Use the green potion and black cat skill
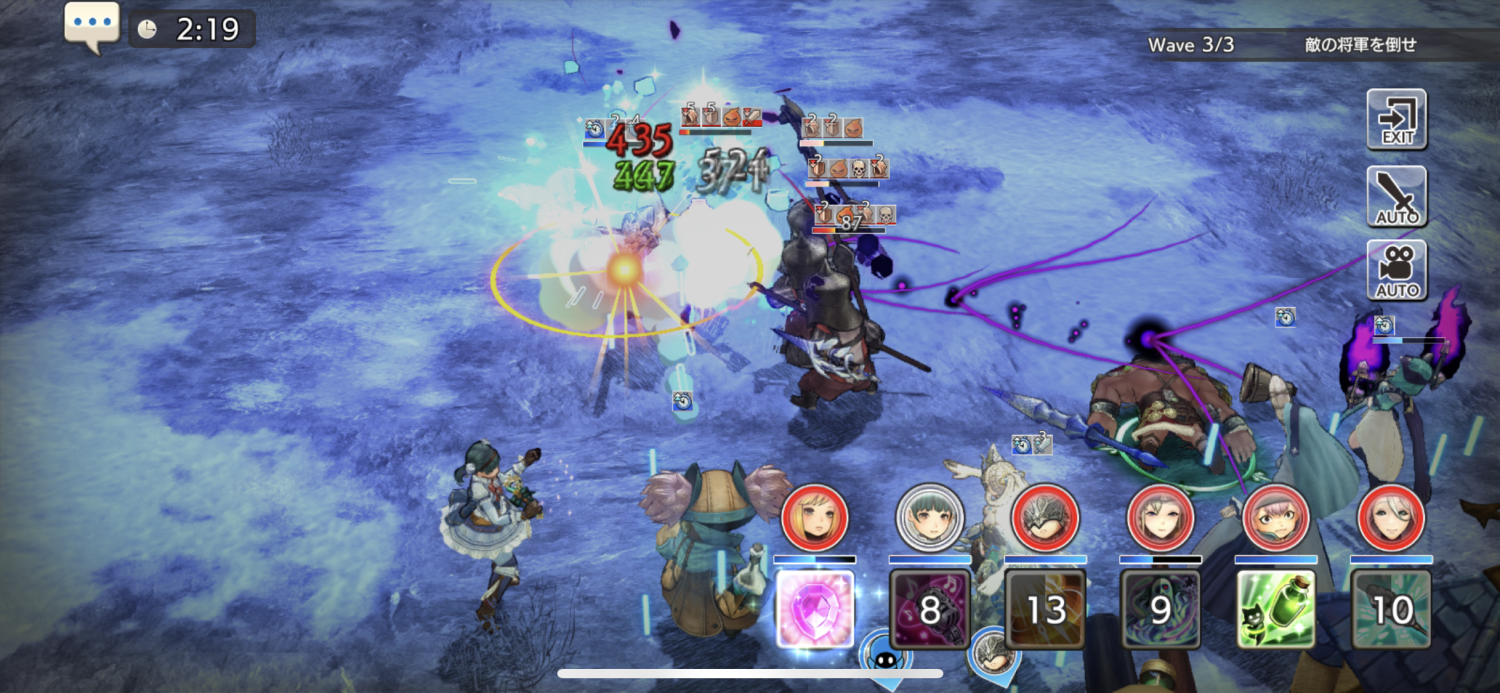1500x693 pixels. pos(1276,609)
